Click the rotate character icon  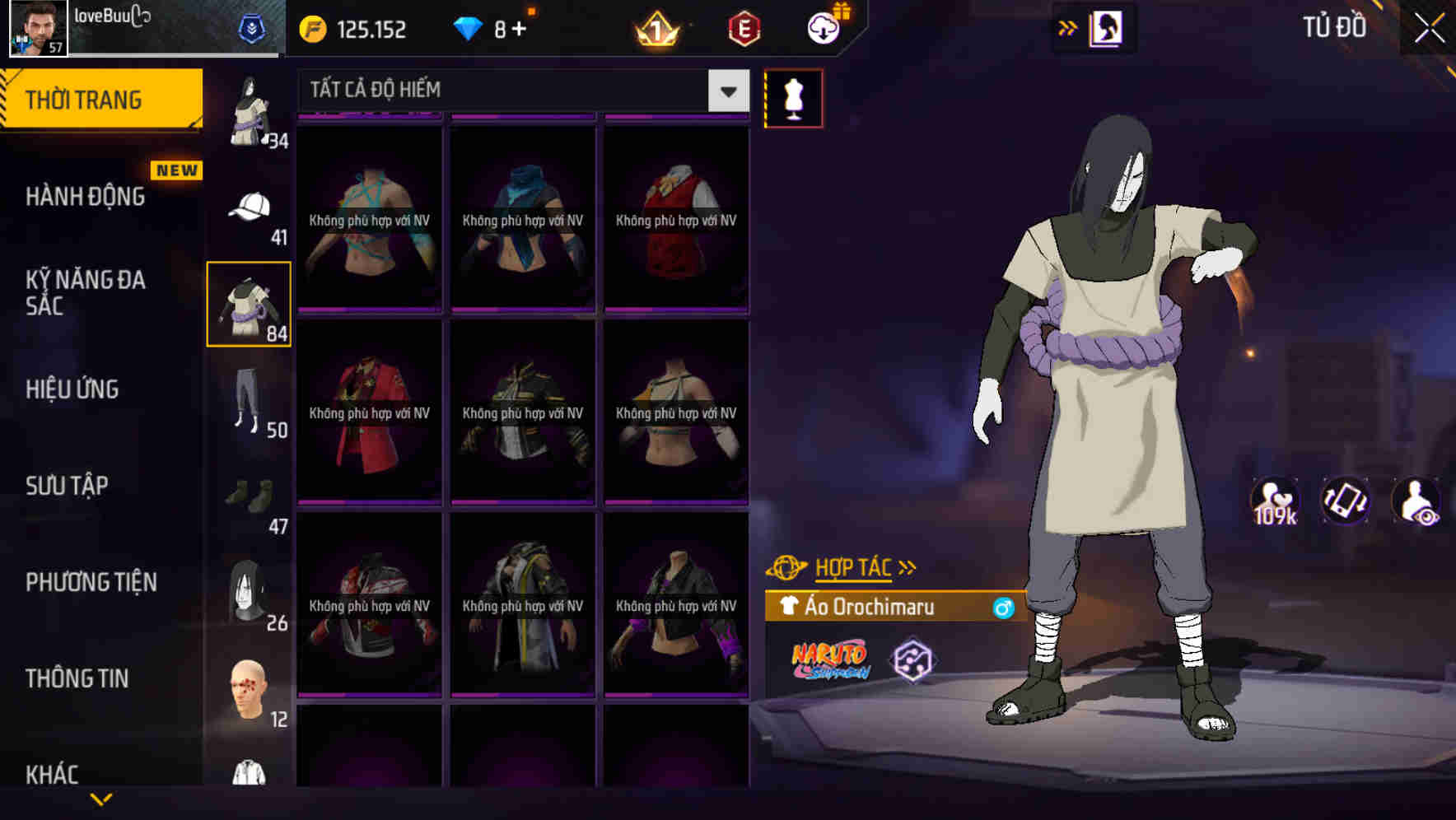click(x=1346, y=501)
